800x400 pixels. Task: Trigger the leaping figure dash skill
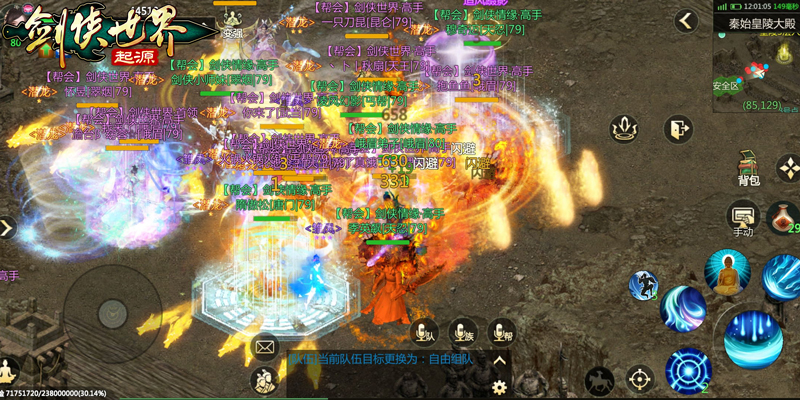[x=642, y=285]
